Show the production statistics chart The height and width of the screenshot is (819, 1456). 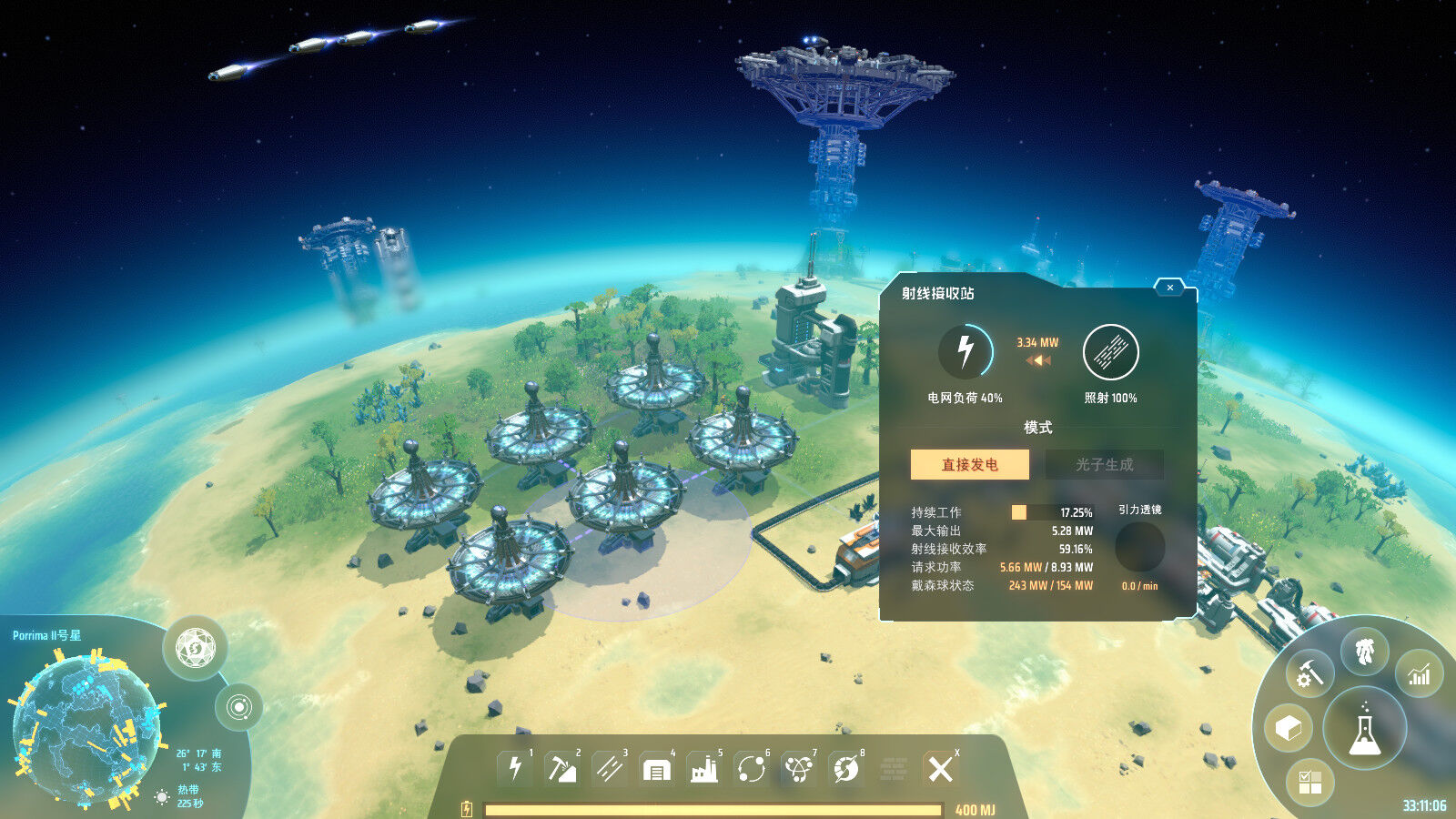pyautogui.click(x=1420, y=674)
